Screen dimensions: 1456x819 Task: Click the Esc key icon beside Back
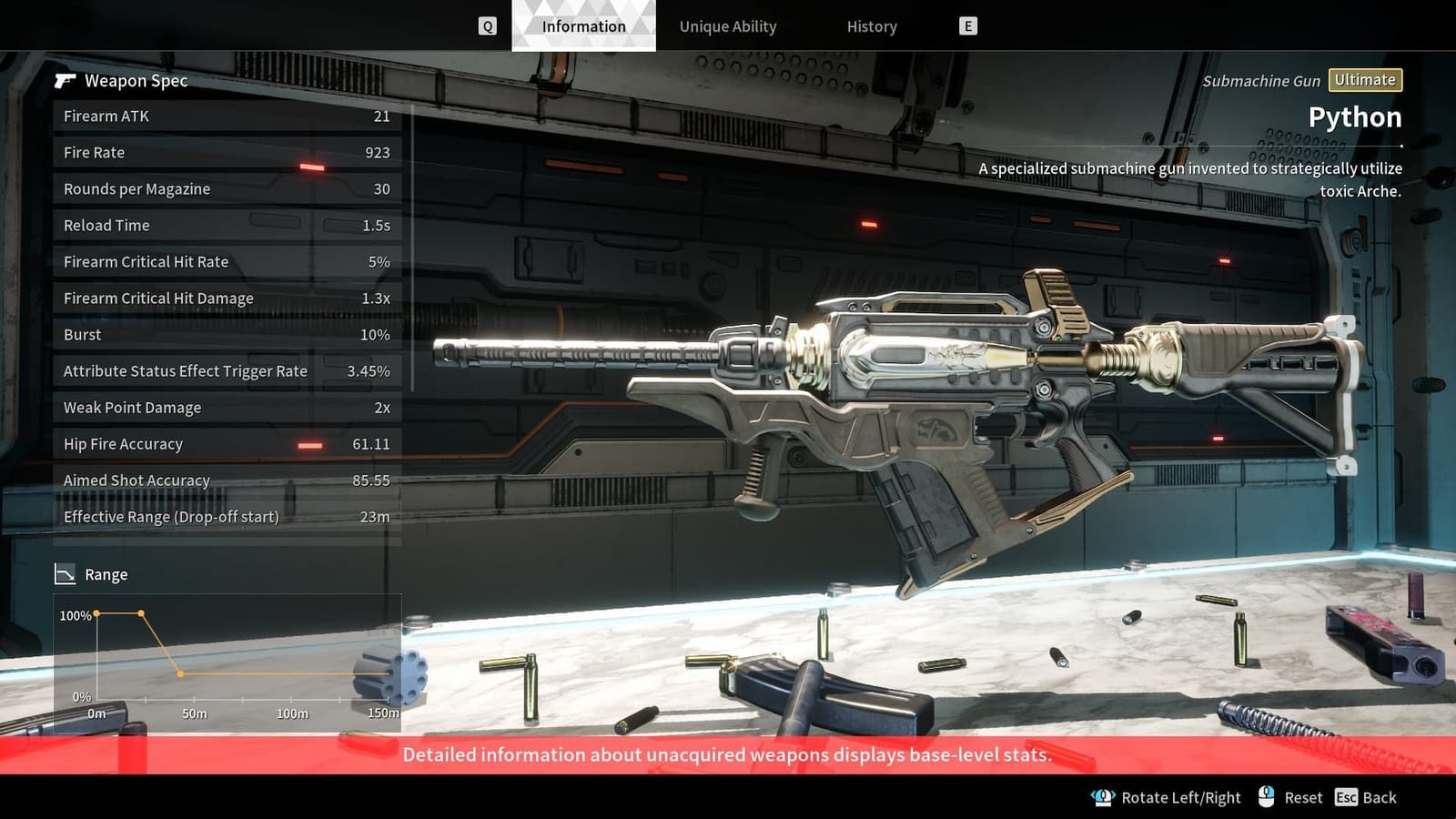1347,797
